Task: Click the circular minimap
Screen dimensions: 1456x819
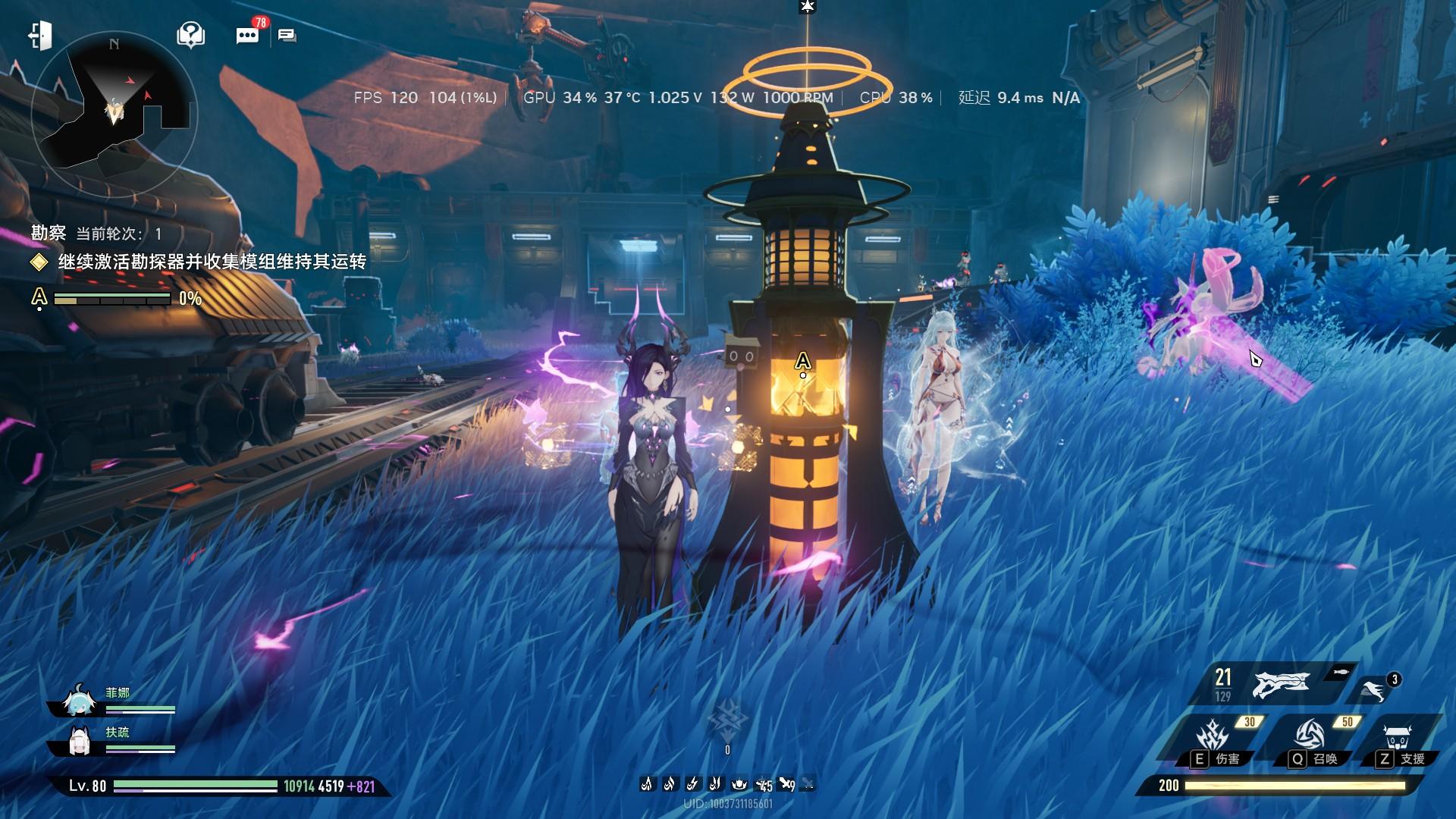Action: (114, 114)
